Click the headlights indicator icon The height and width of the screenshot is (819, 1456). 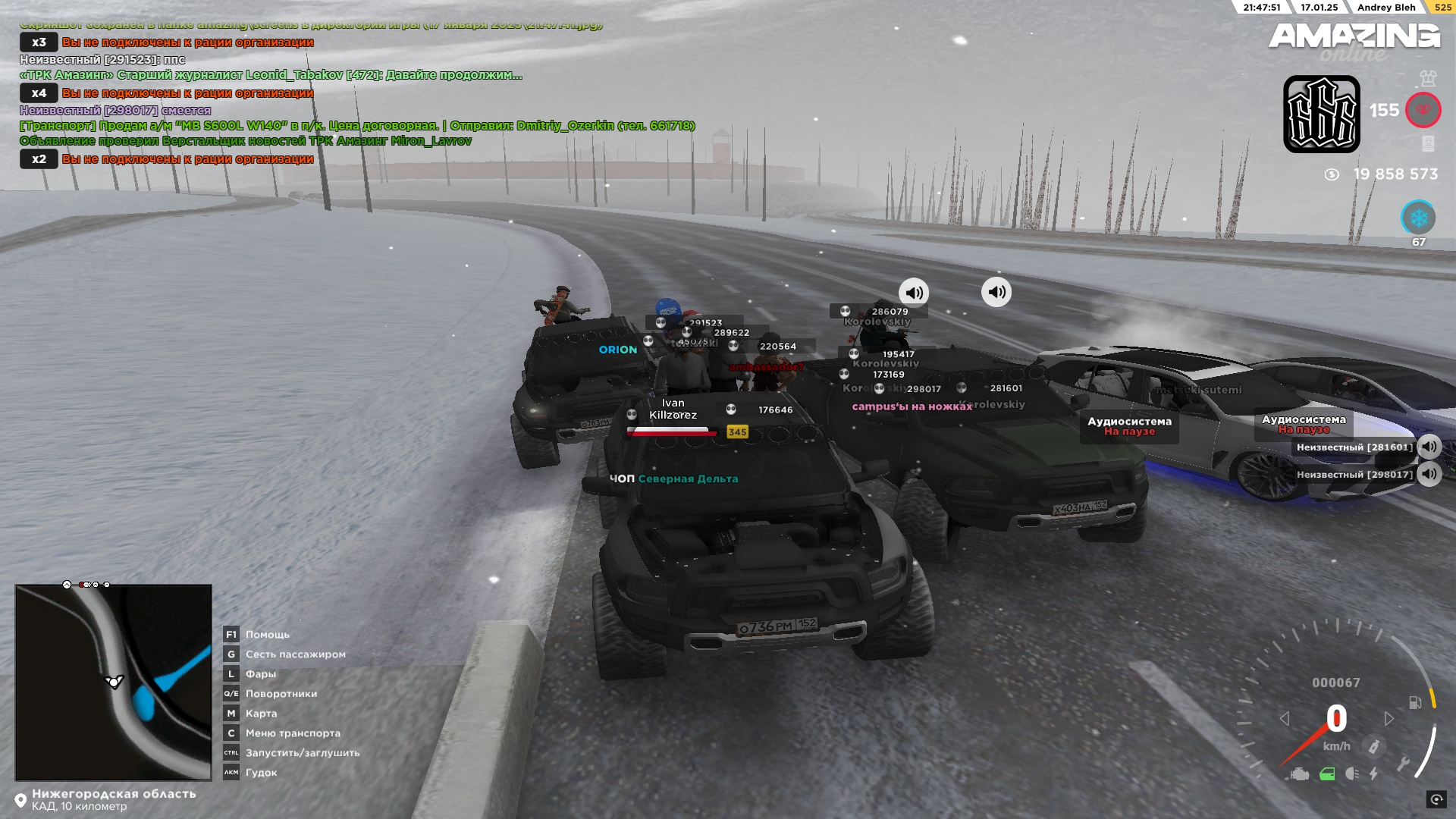(1351, 773)
